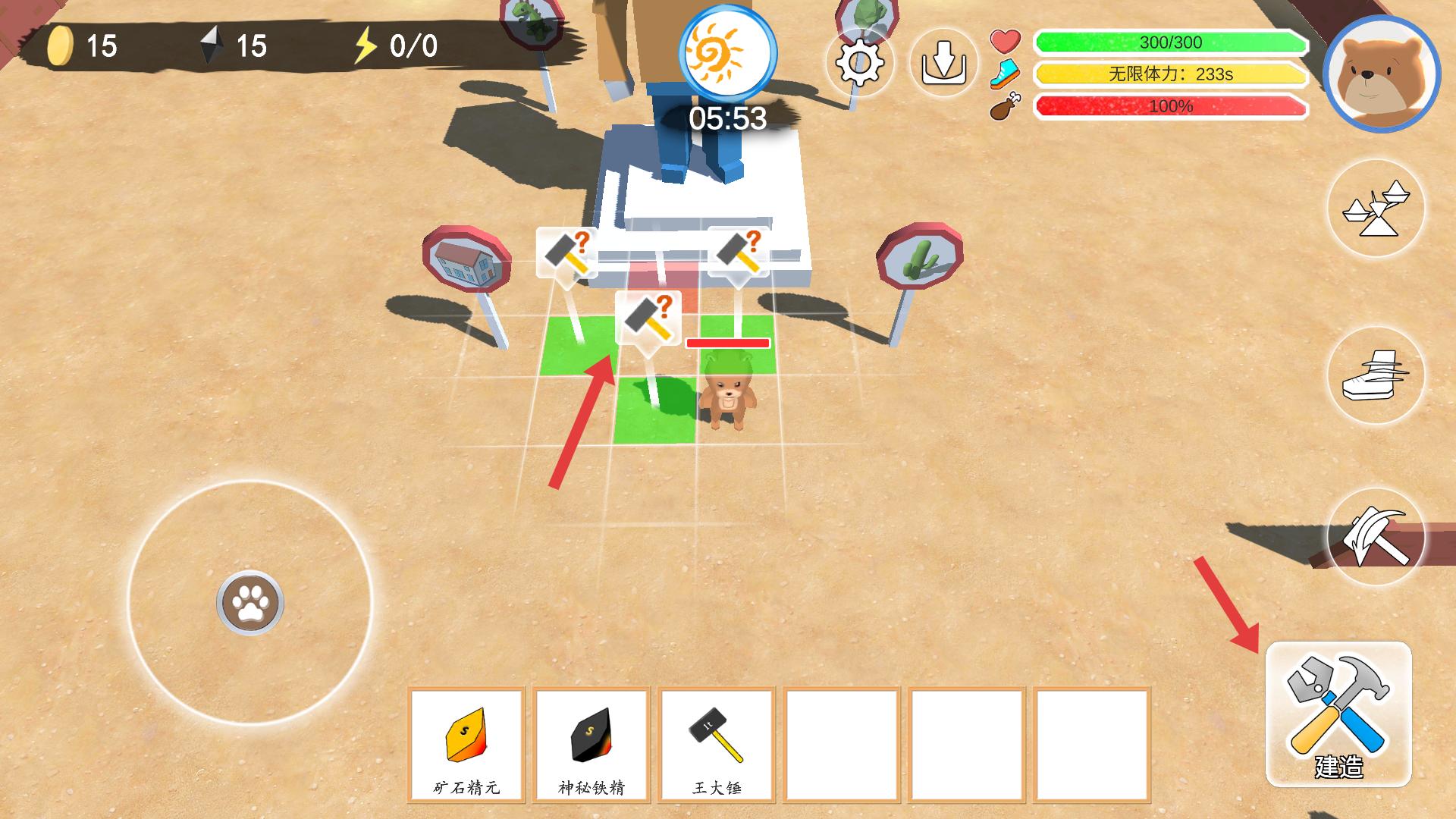The height and width of the screenshot is (819, 1456).
Task: Tap the paper boats round button
Action: 1376,209
